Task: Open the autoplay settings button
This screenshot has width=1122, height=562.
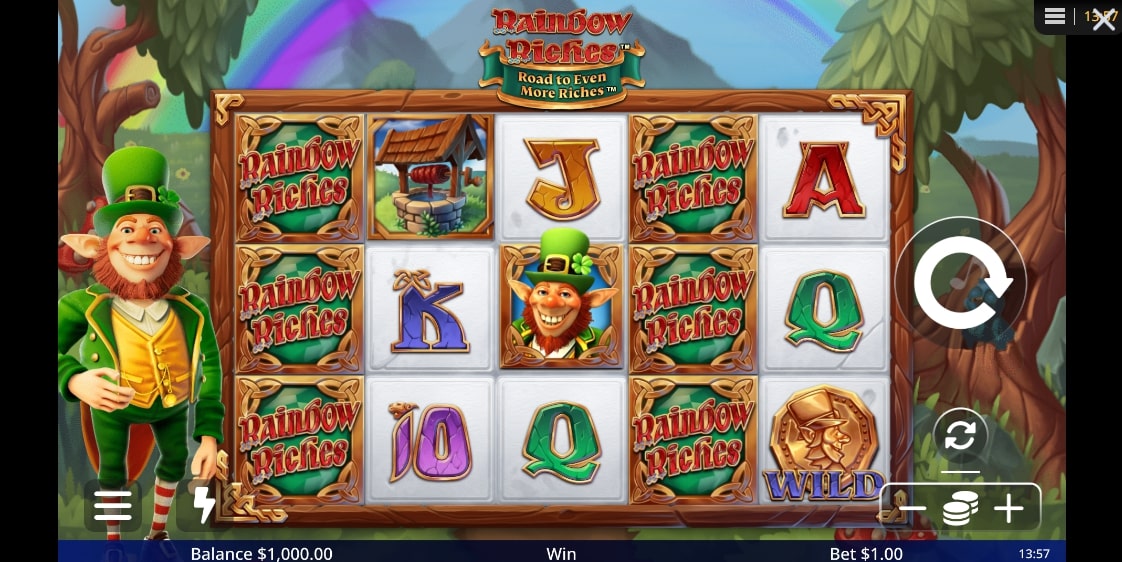Action: click(x=960, y=436)
